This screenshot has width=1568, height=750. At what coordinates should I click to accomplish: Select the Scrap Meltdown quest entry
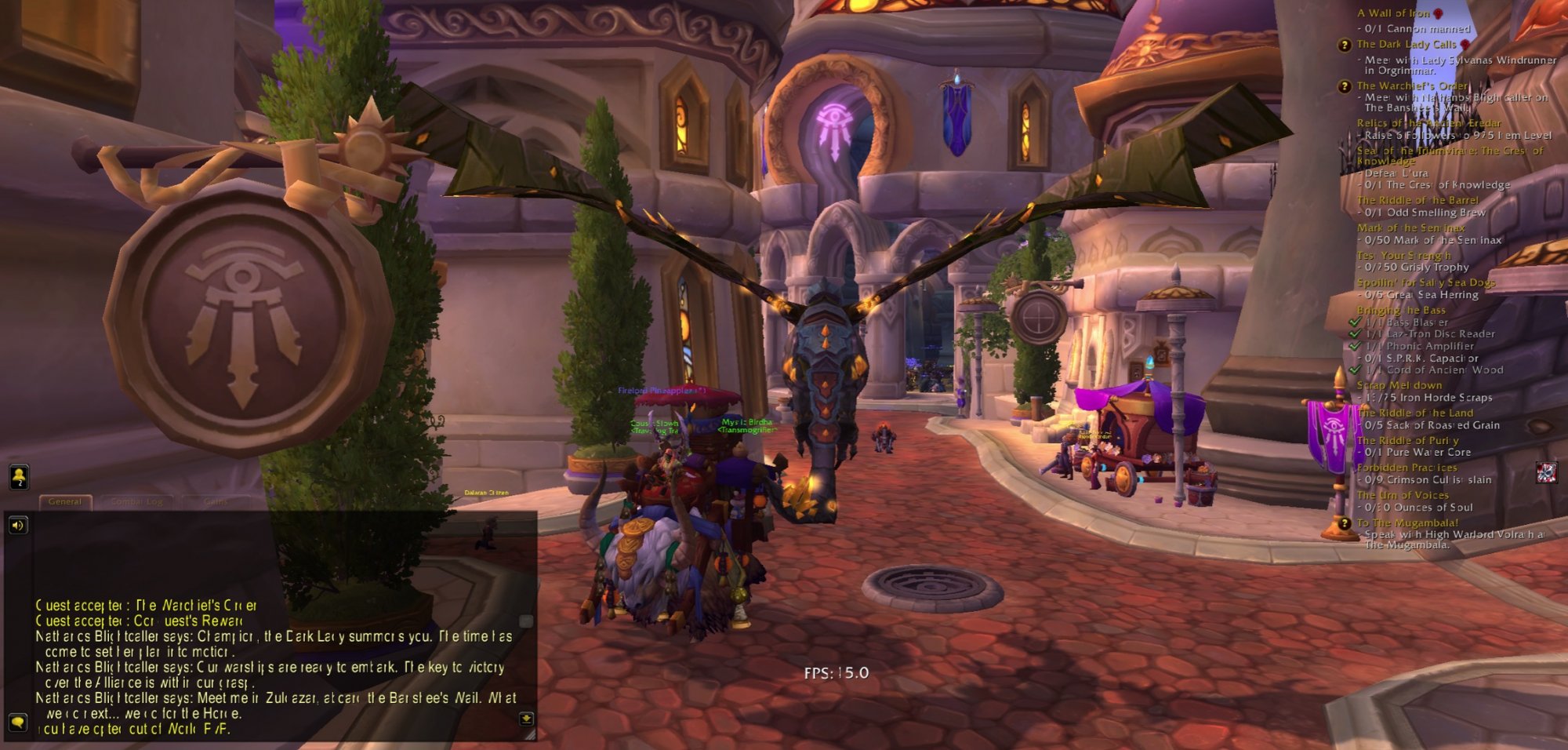[1399, 385]
